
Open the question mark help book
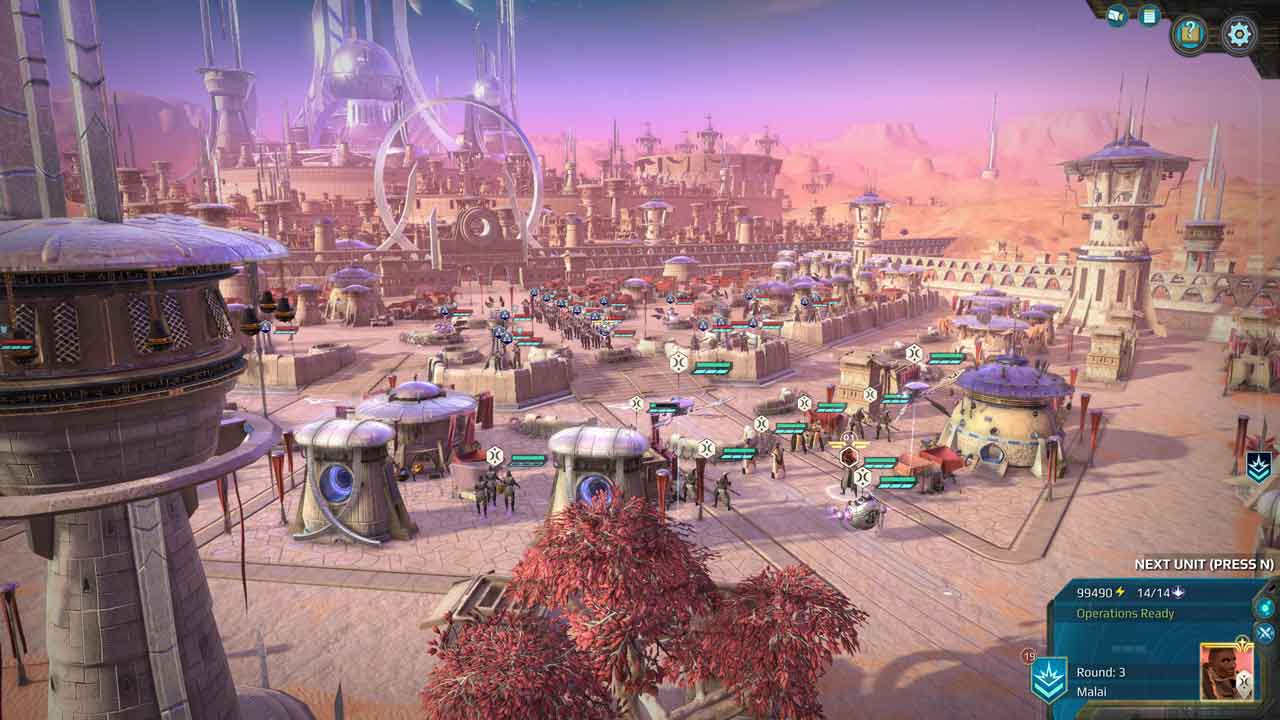click(1190, 35)
